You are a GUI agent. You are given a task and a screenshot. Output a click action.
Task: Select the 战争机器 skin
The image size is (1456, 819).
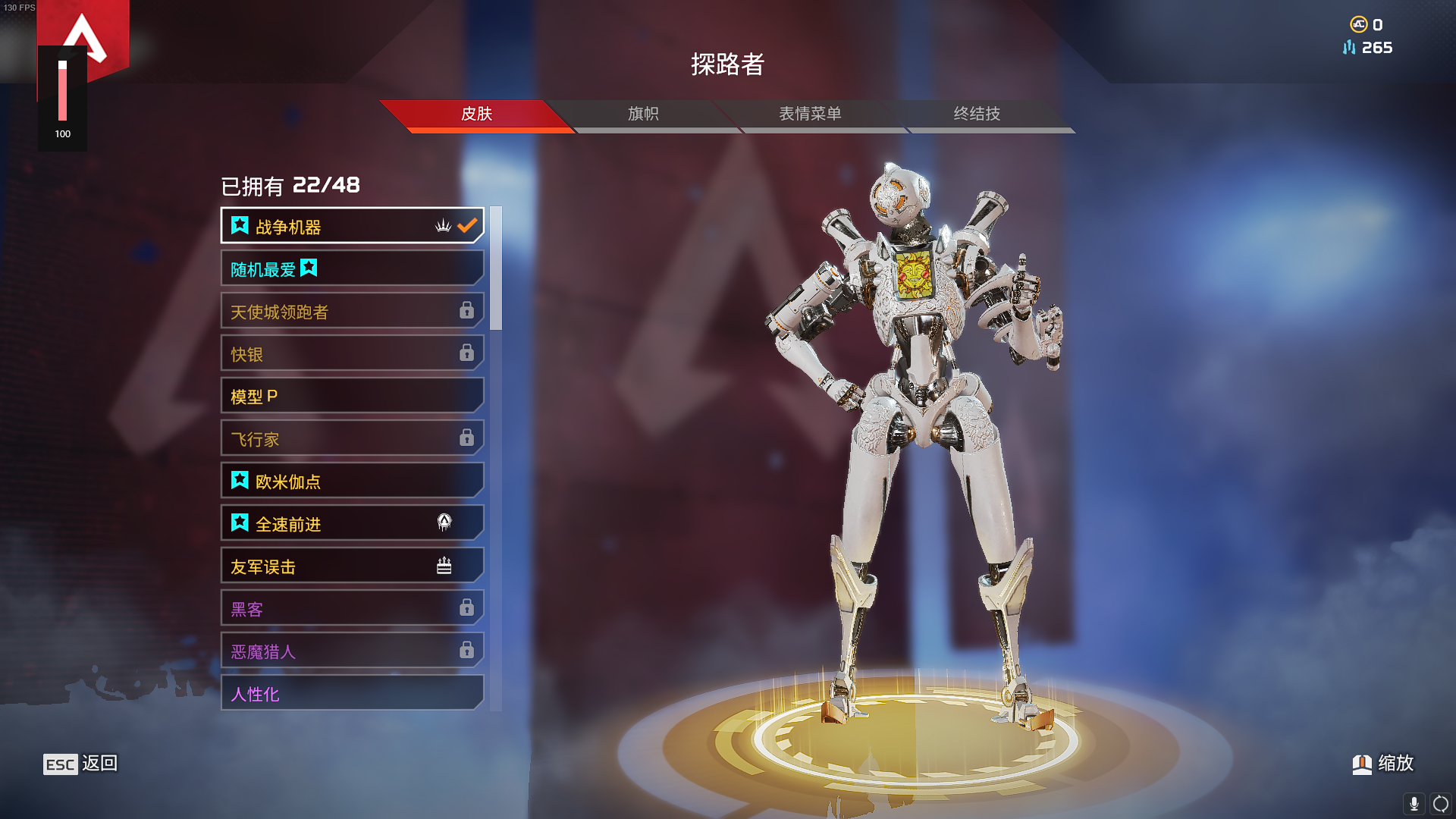pos(352,226)
